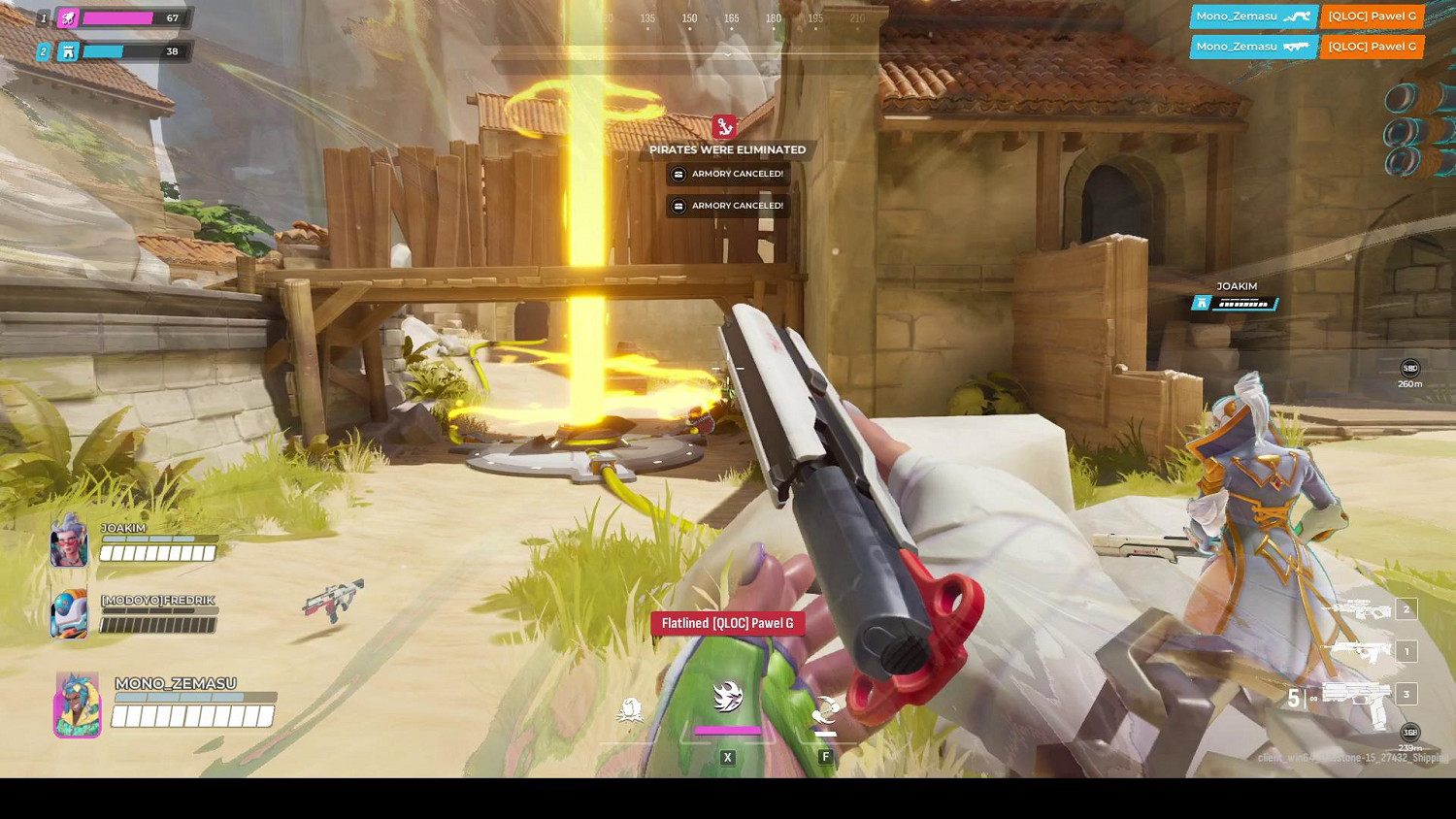Click the topmost teal ammo canister icon on right edge
1456x819 pixels.
click(1401, 97)
